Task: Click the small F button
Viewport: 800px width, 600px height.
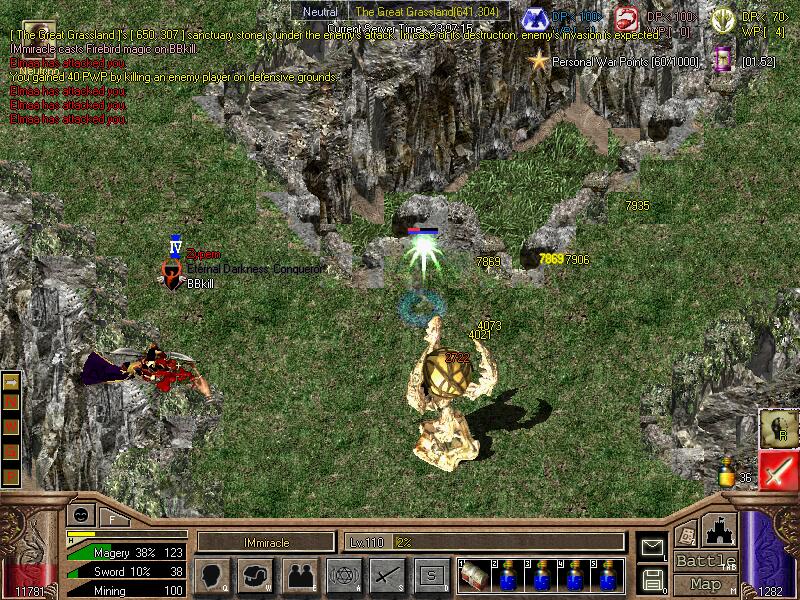Action: [x=112, y=518]
